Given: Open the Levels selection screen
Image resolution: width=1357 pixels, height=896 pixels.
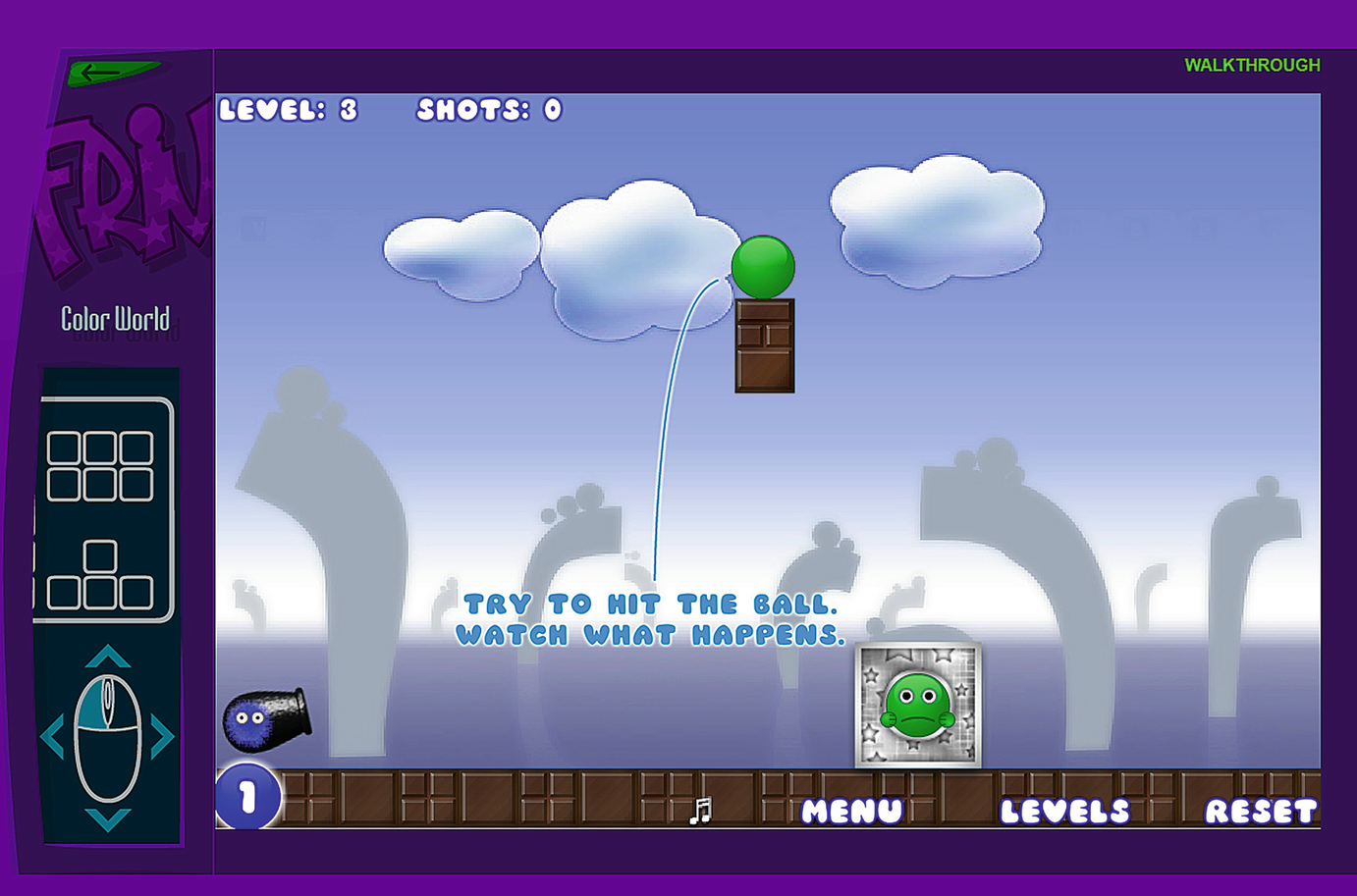Looking at the screenshot, I should click(x=1065, y=812).
